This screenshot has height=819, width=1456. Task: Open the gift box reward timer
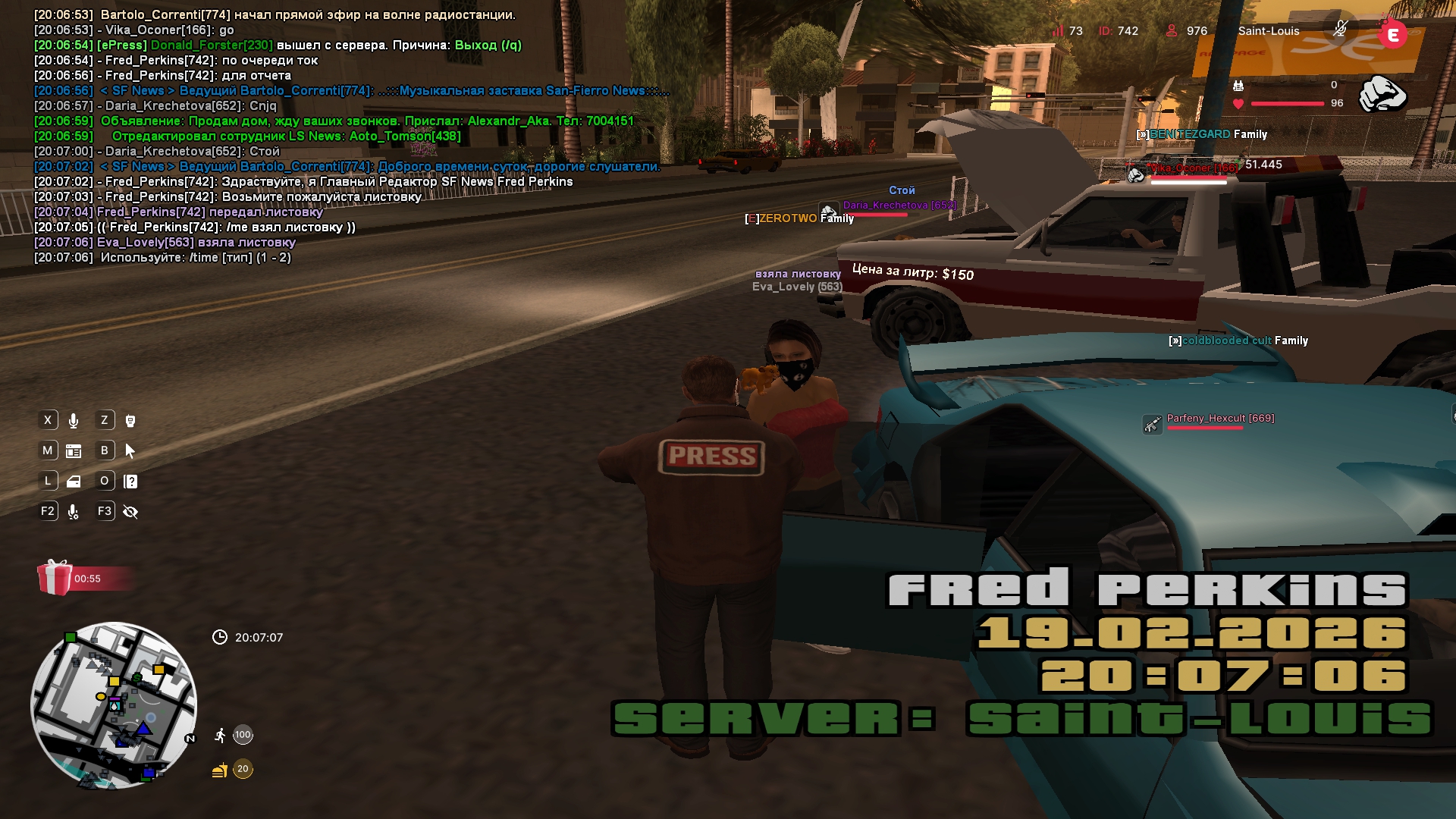tap(55, 578)
